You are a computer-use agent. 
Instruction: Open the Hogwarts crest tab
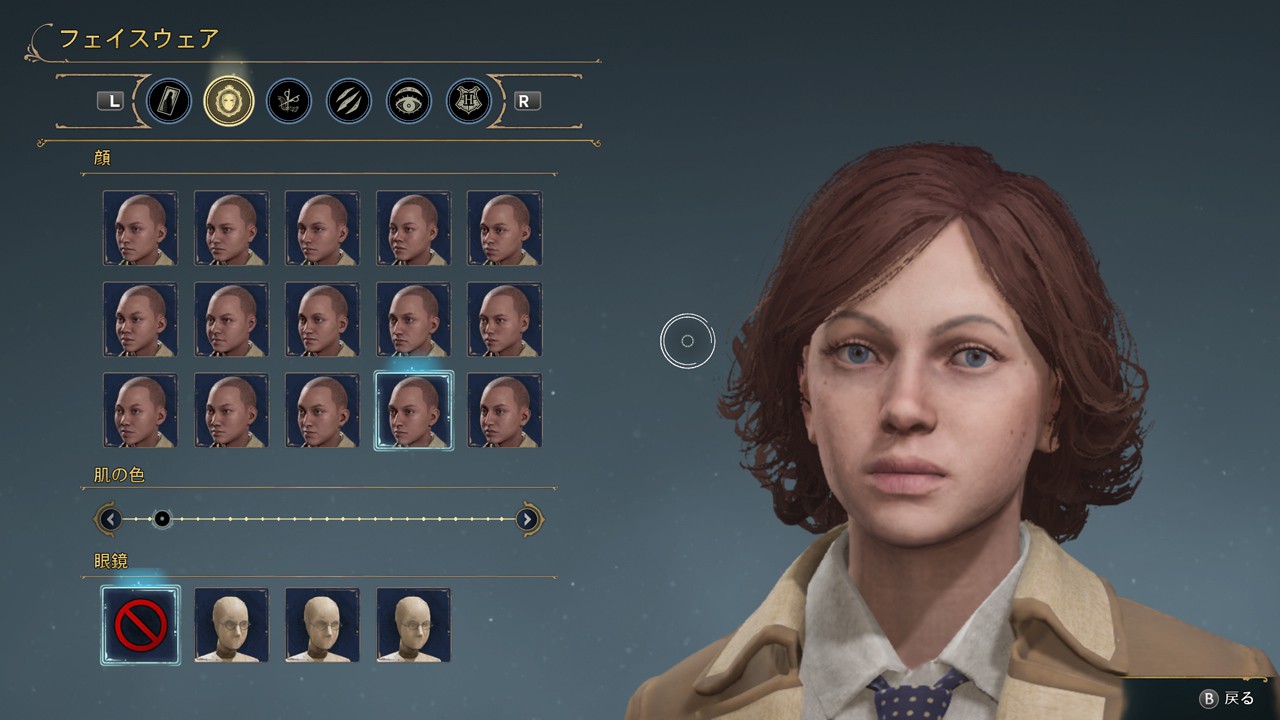(x=469, y=101)
